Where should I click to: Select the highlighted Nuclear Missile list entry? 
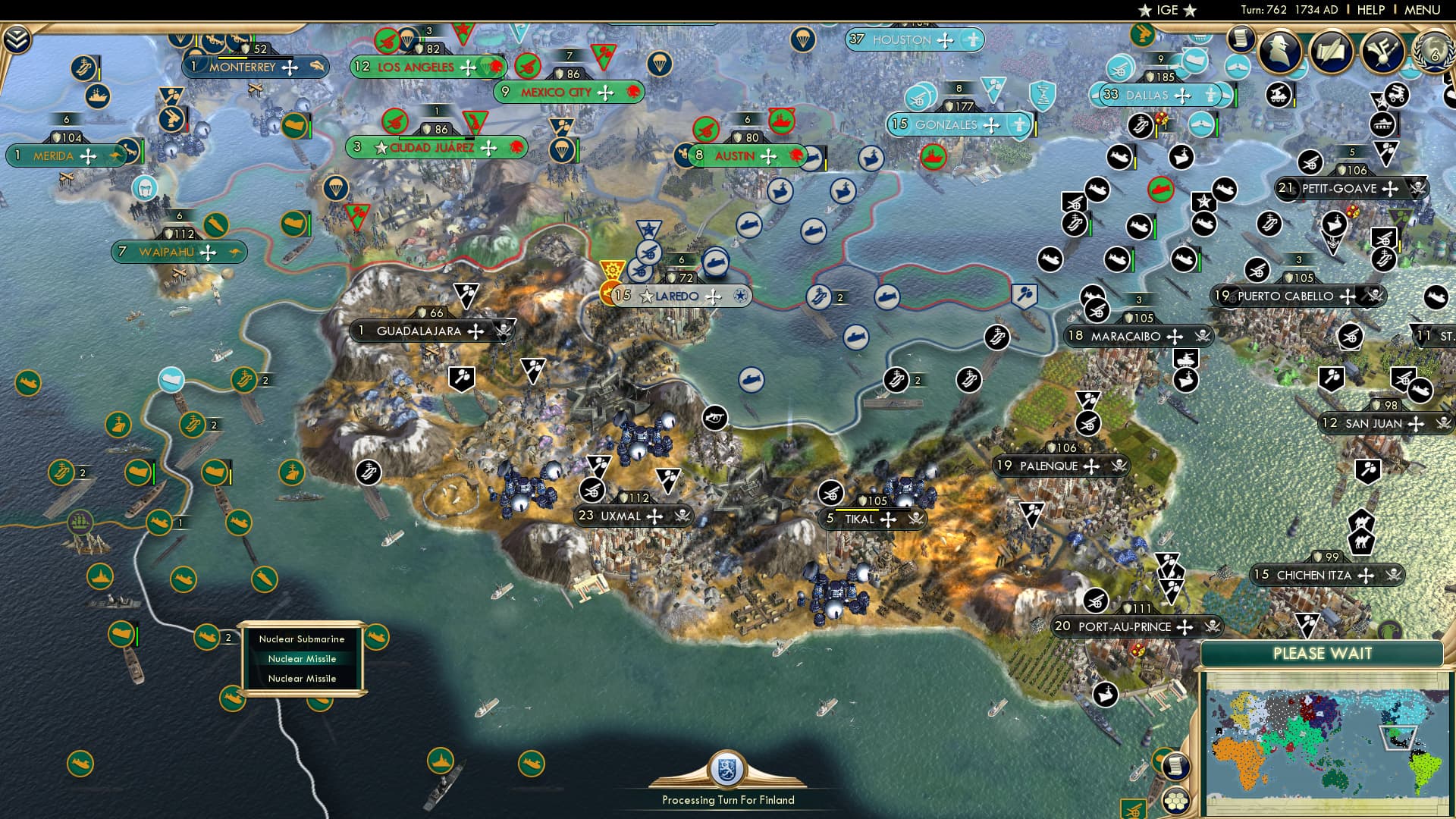[x=301, y=659]
